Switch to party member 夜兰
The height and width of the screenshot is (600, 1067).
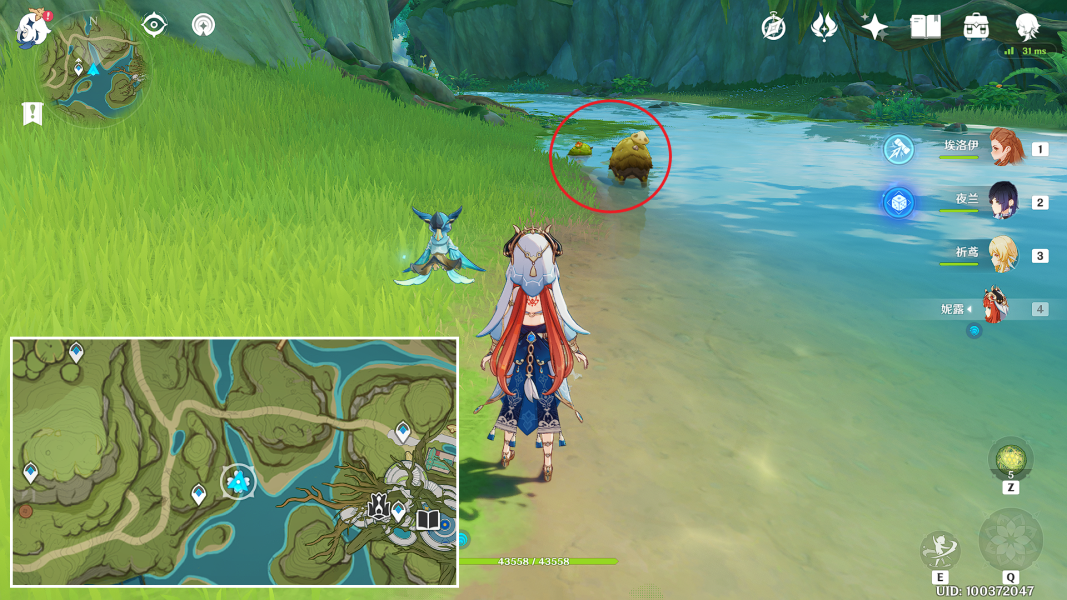pyautogui.click(x=1004, y=201)
